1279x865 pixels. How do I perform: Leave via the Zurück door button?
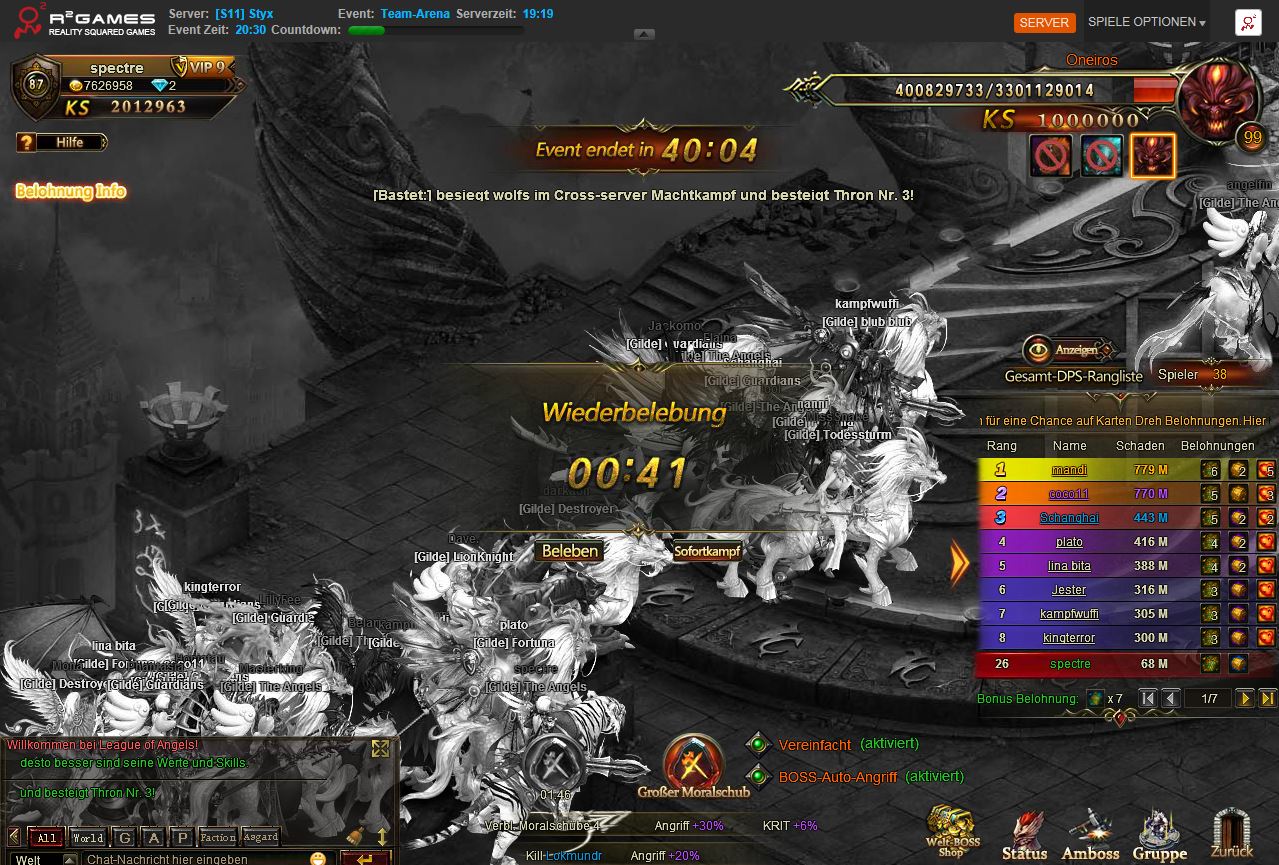pyautogui.click(x=1231, y=834)
